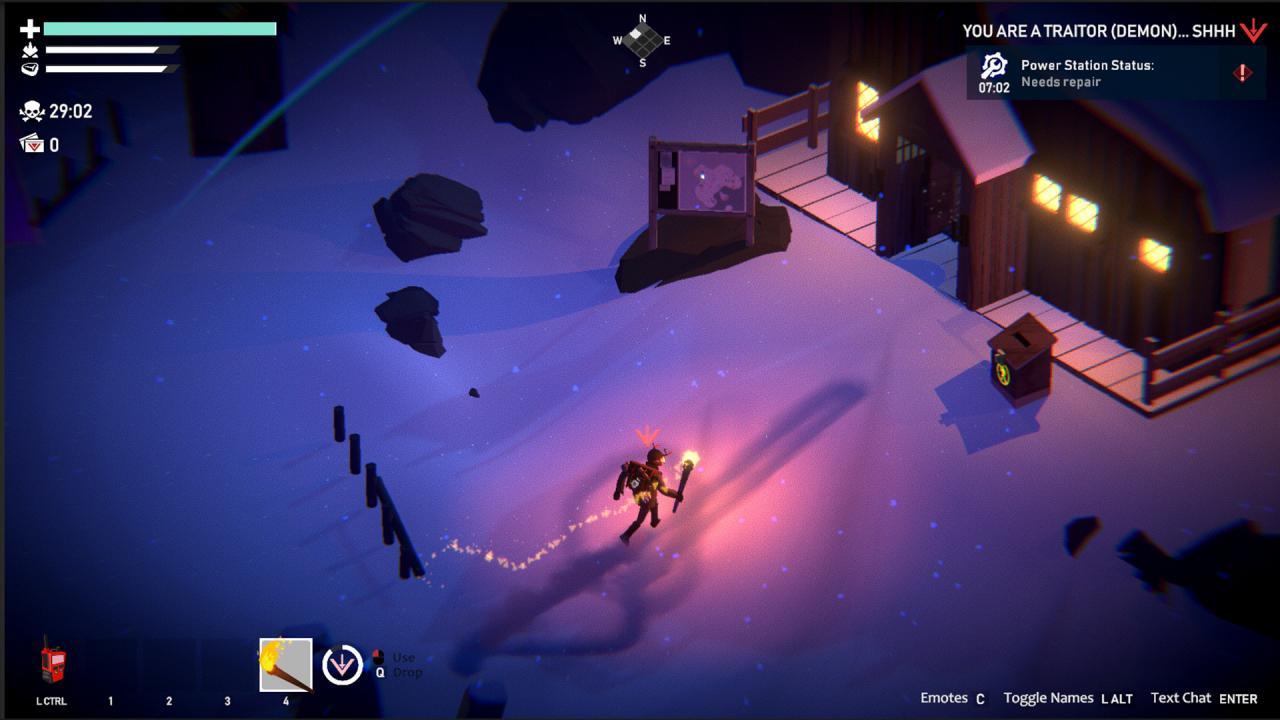Select the red walkie-talkie radio icon

pos(52,664)
